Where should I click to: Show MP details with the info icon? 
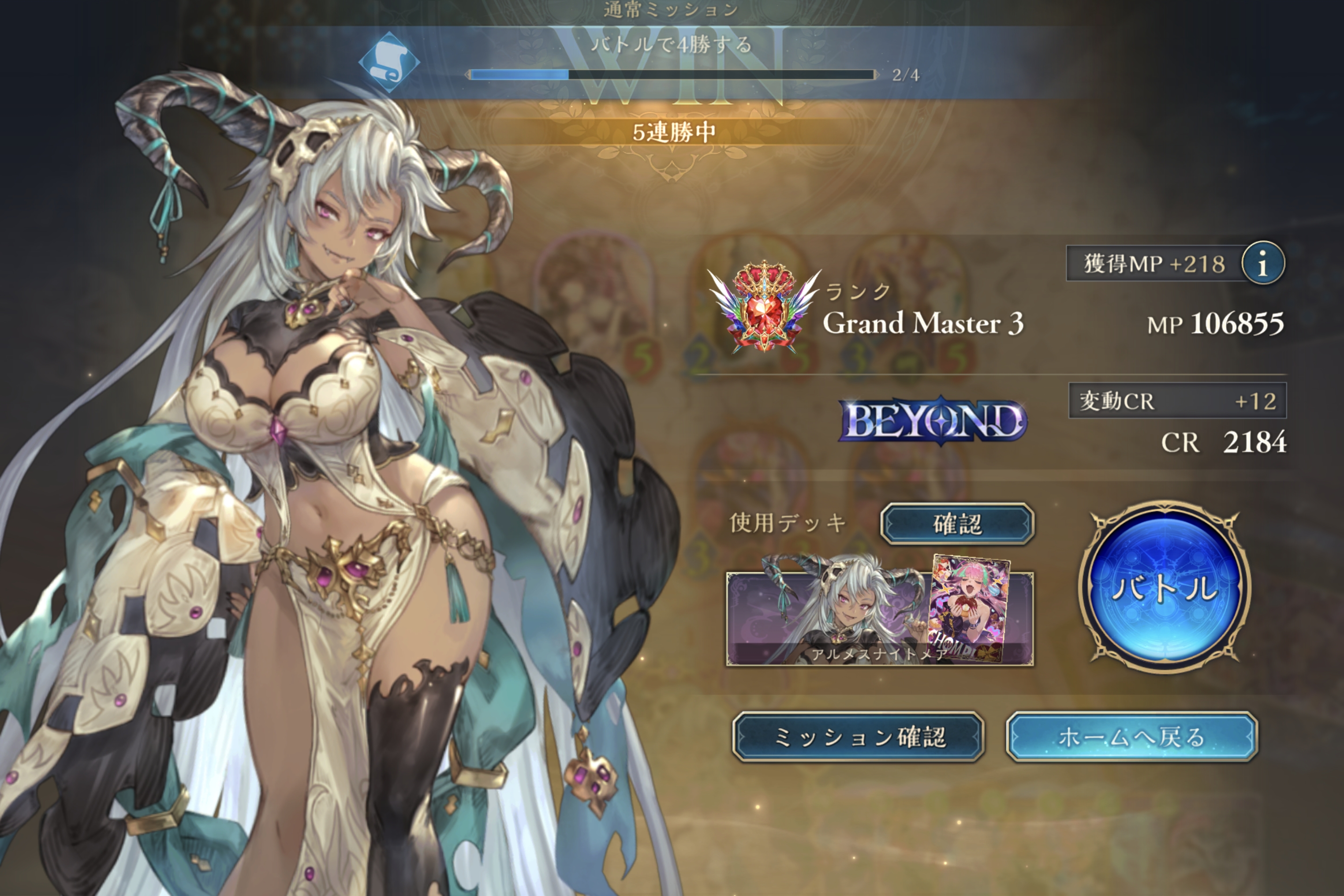pyautogui.click(x=1263, y=263)
